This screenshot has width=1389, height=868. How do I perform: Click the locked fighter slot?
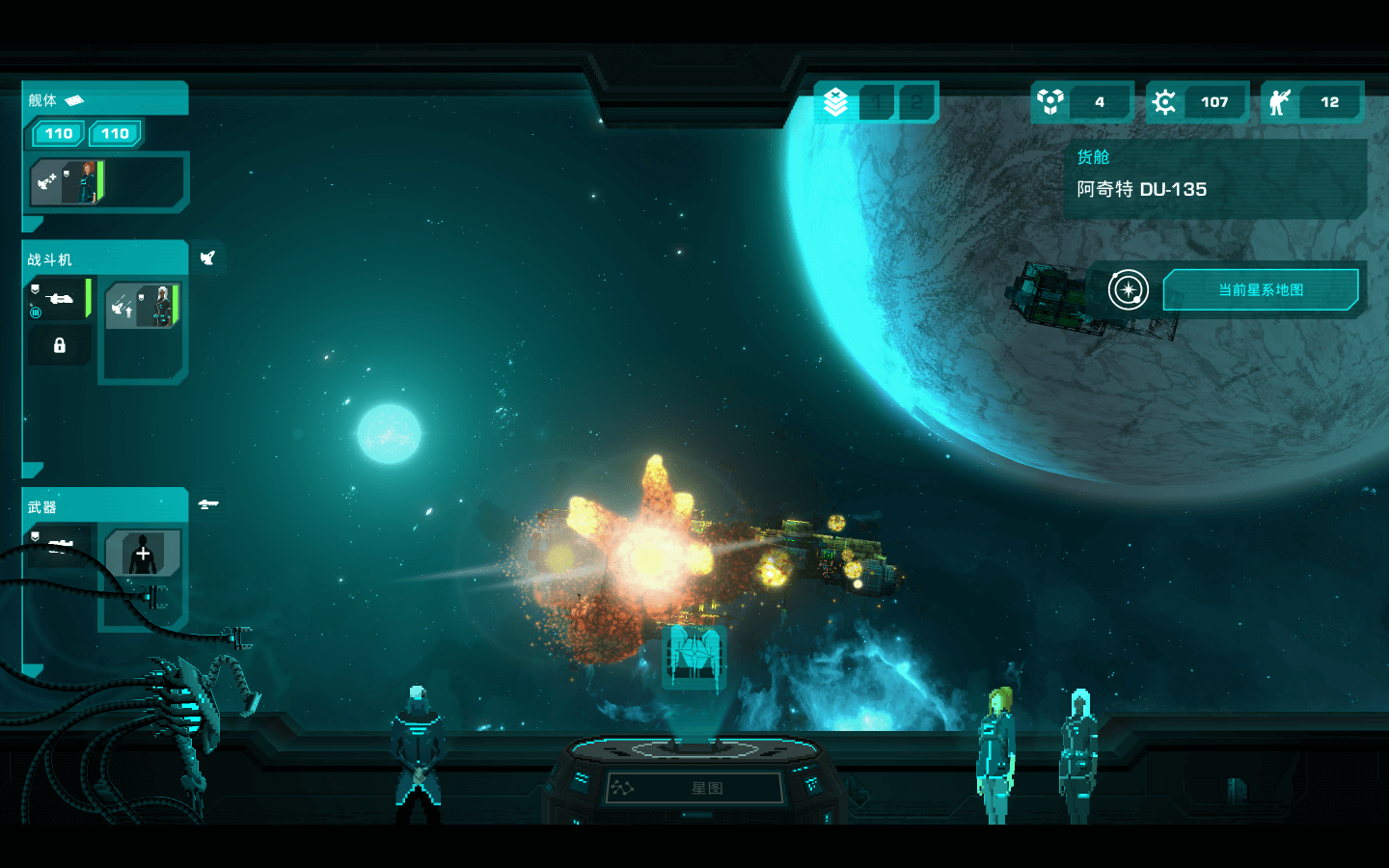[x=59, y=345]
